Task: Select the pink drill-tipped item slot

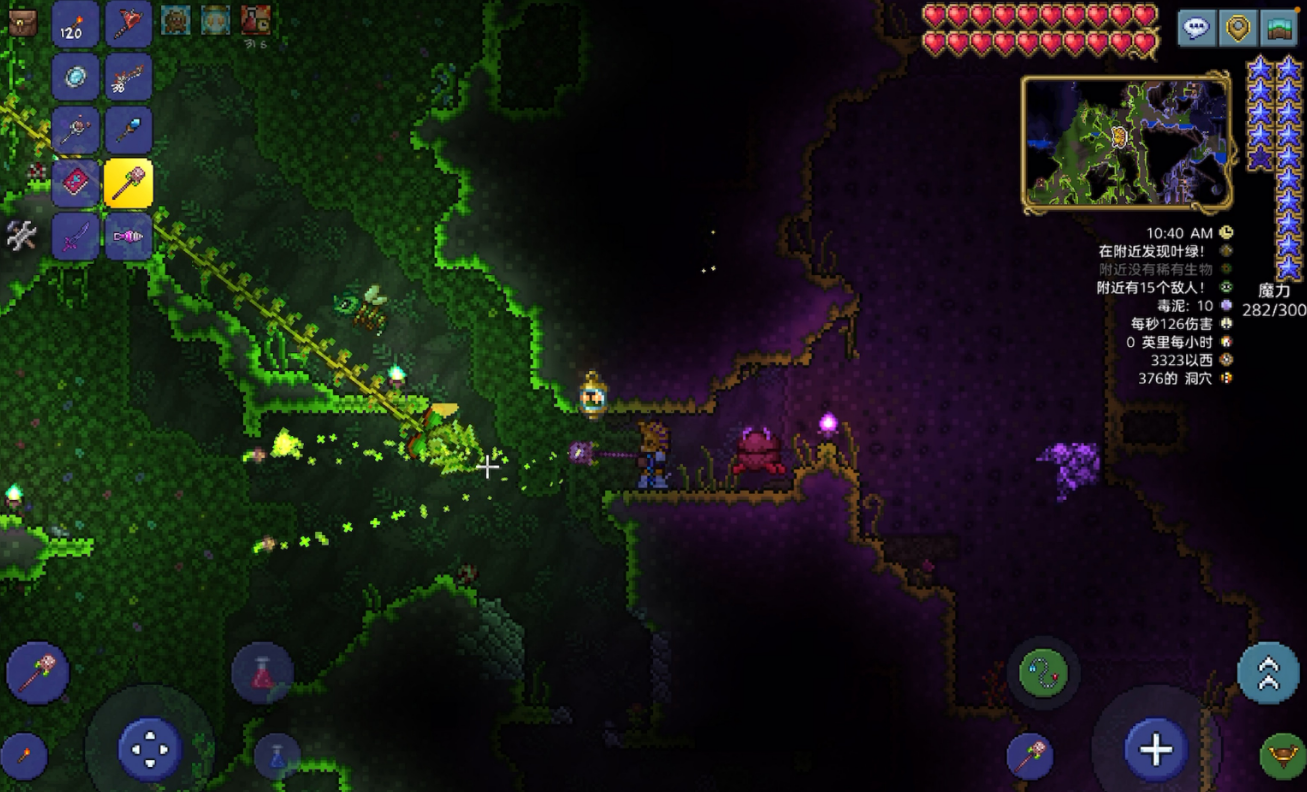Action: click(129, 237)
